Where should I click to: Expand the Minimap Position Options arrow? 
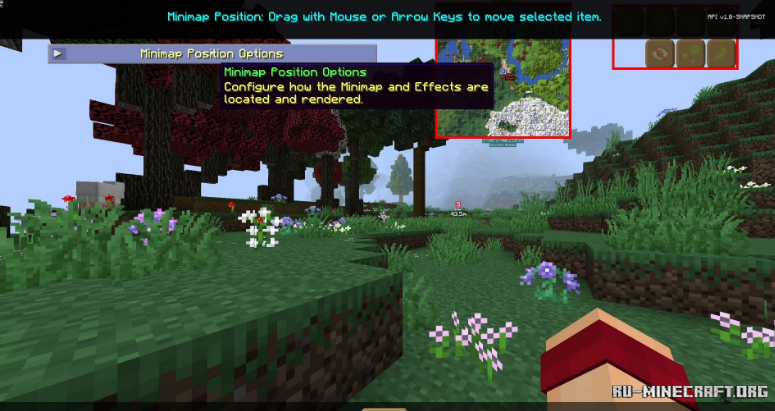pos(58,54)
